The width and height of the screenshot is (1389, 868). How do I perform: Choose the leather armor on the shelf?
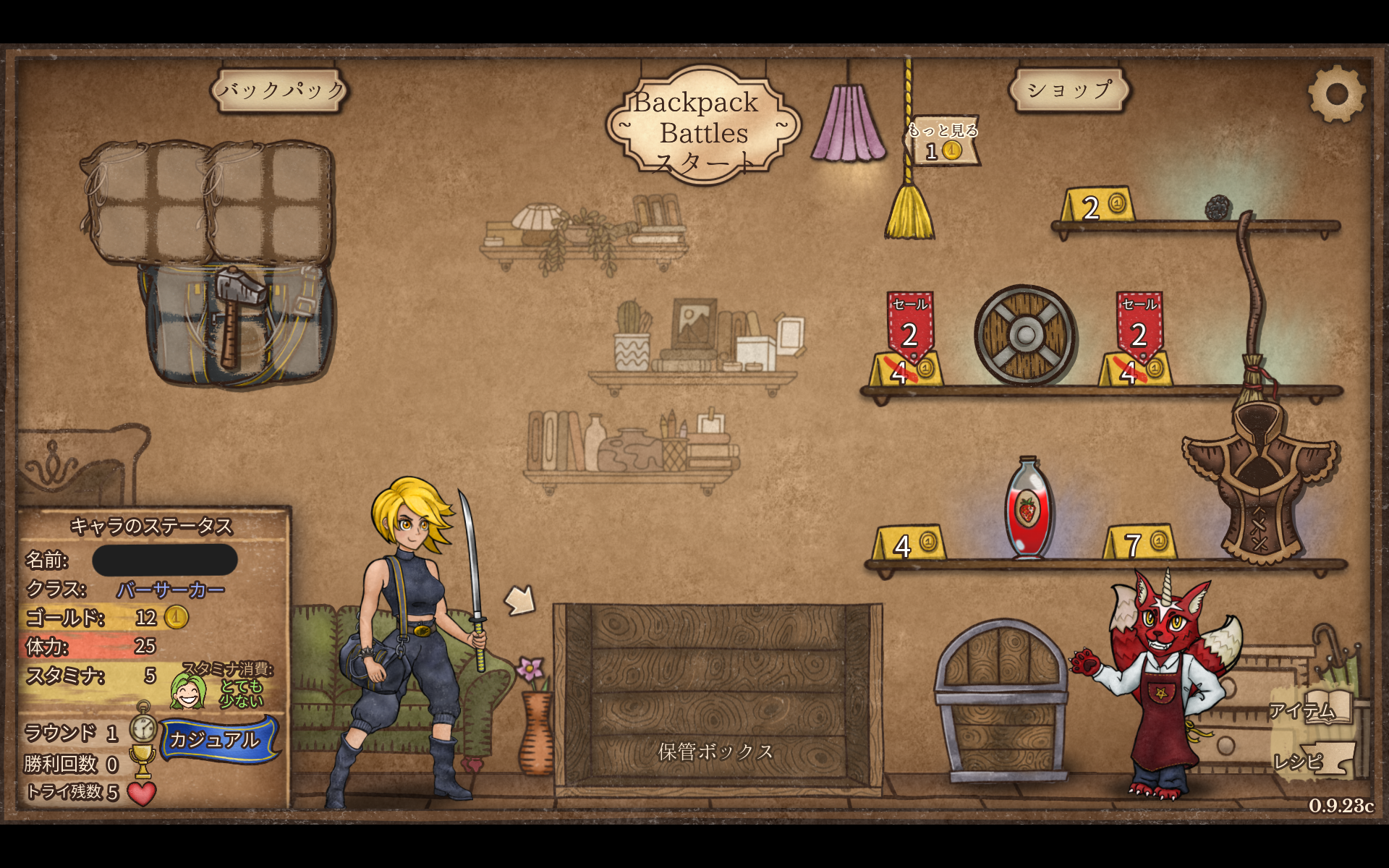1260,483
